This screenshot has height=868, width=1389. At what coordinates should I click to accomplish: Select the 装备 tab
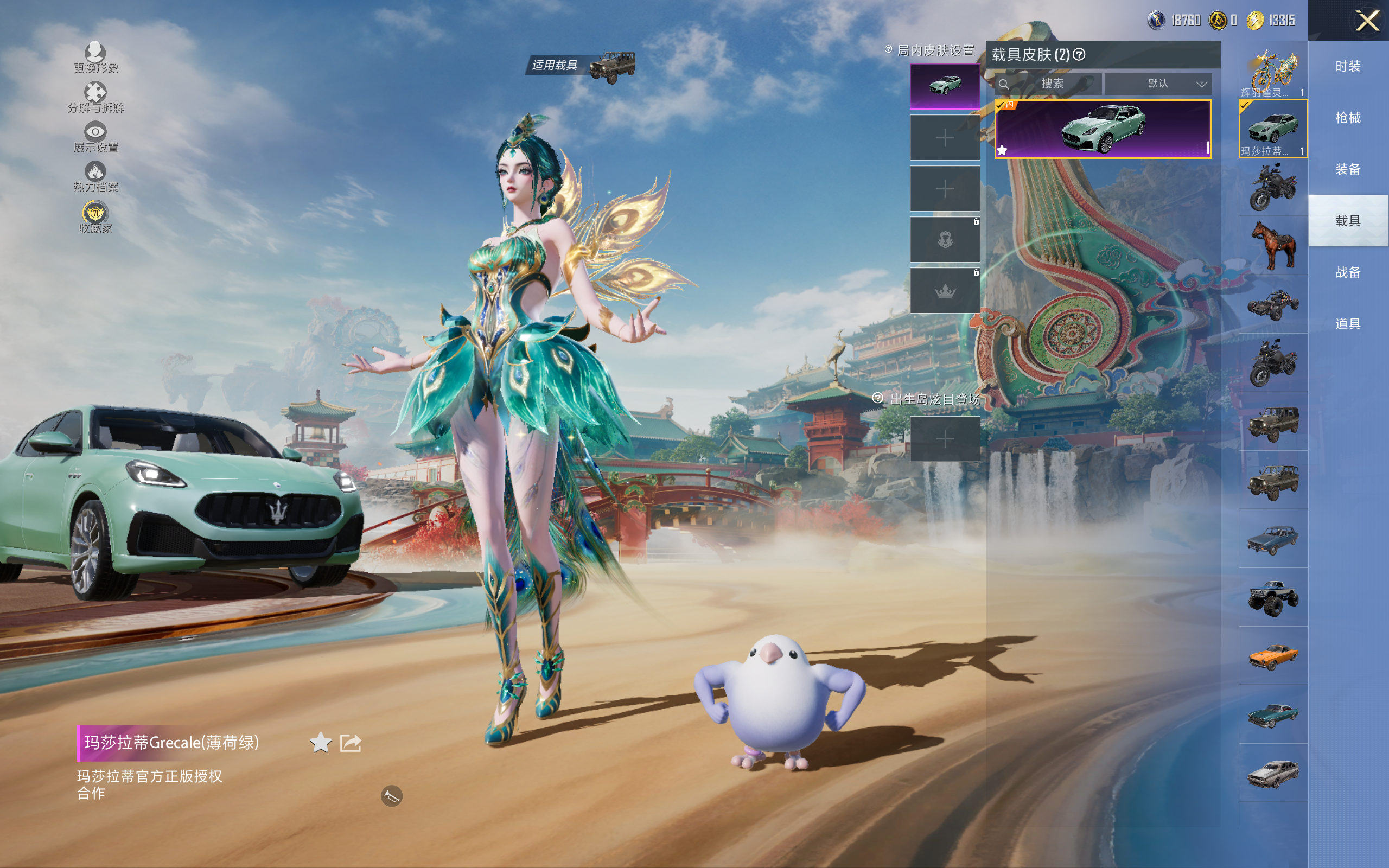[1348, 169]
